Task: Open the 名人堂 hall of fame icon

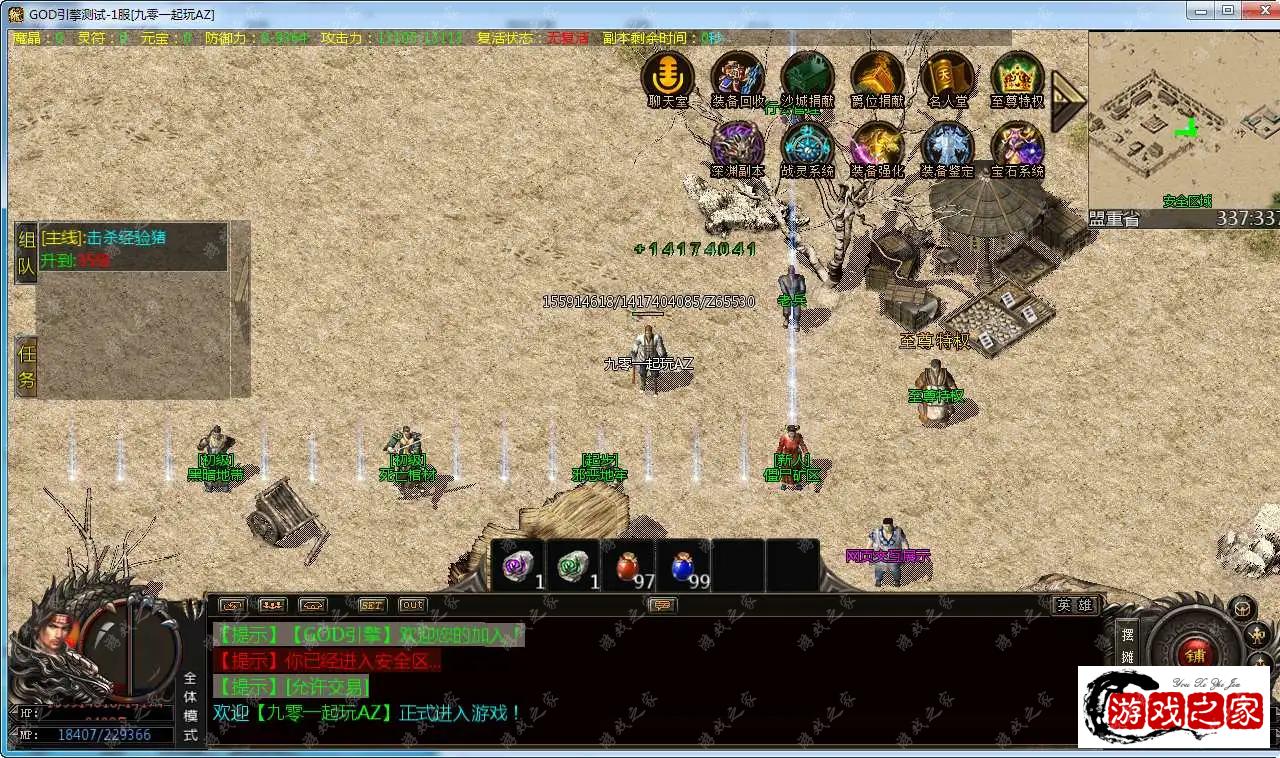Action: (947, 76)
